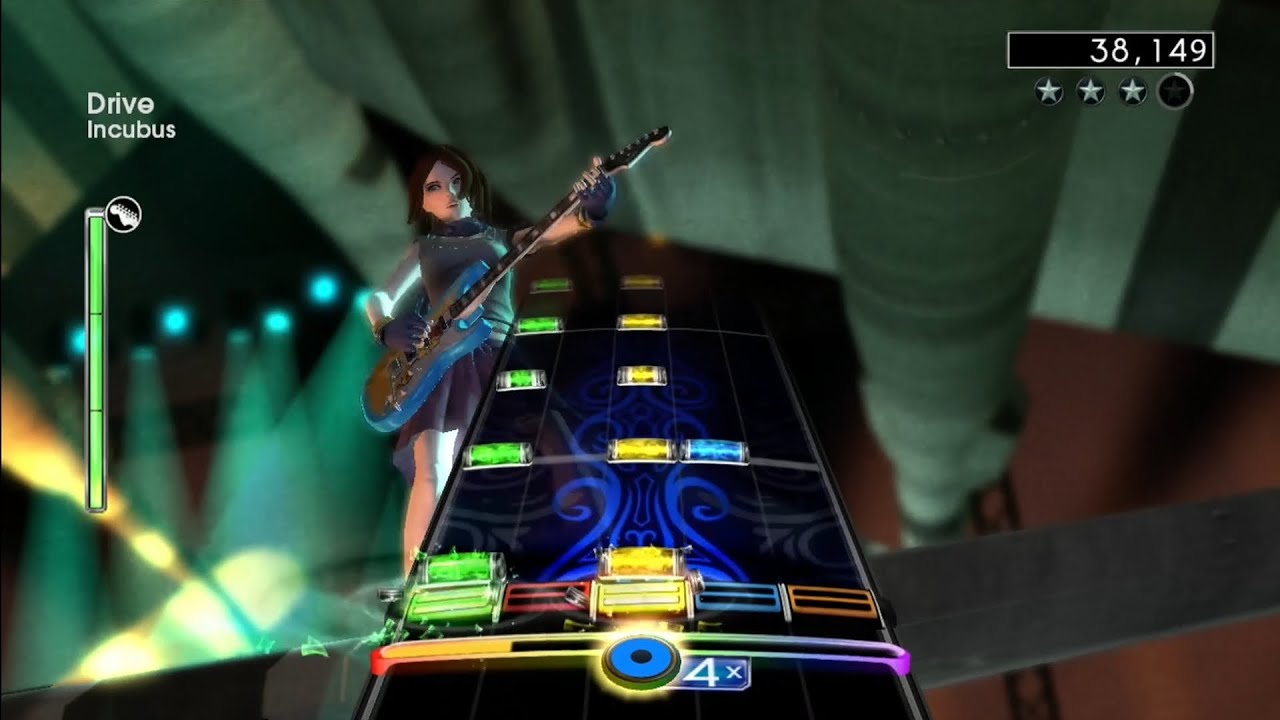Screen dimensions: 1280x720
Task: Select the first earned star icon
Action: click(1047, 90)
